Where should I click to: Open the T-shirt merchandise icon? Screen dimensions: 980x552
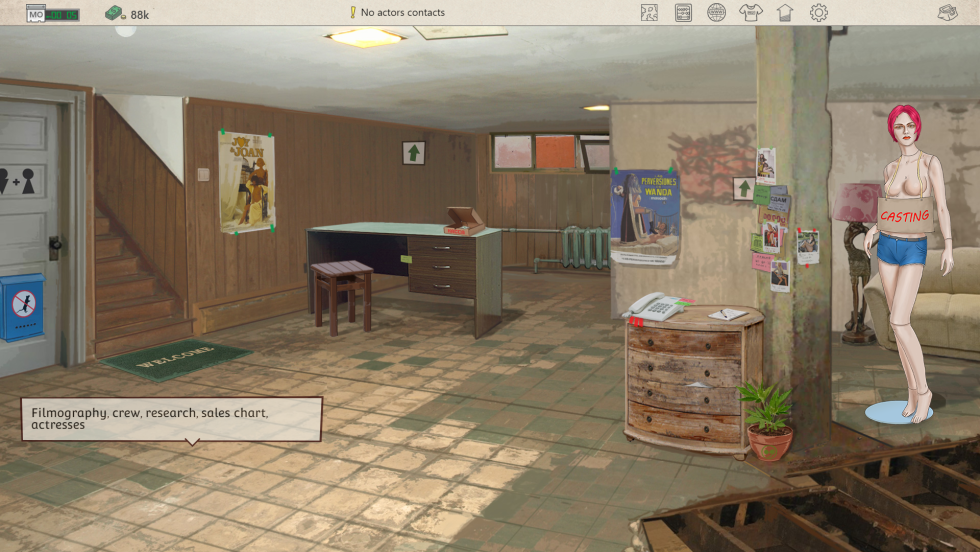750,13
